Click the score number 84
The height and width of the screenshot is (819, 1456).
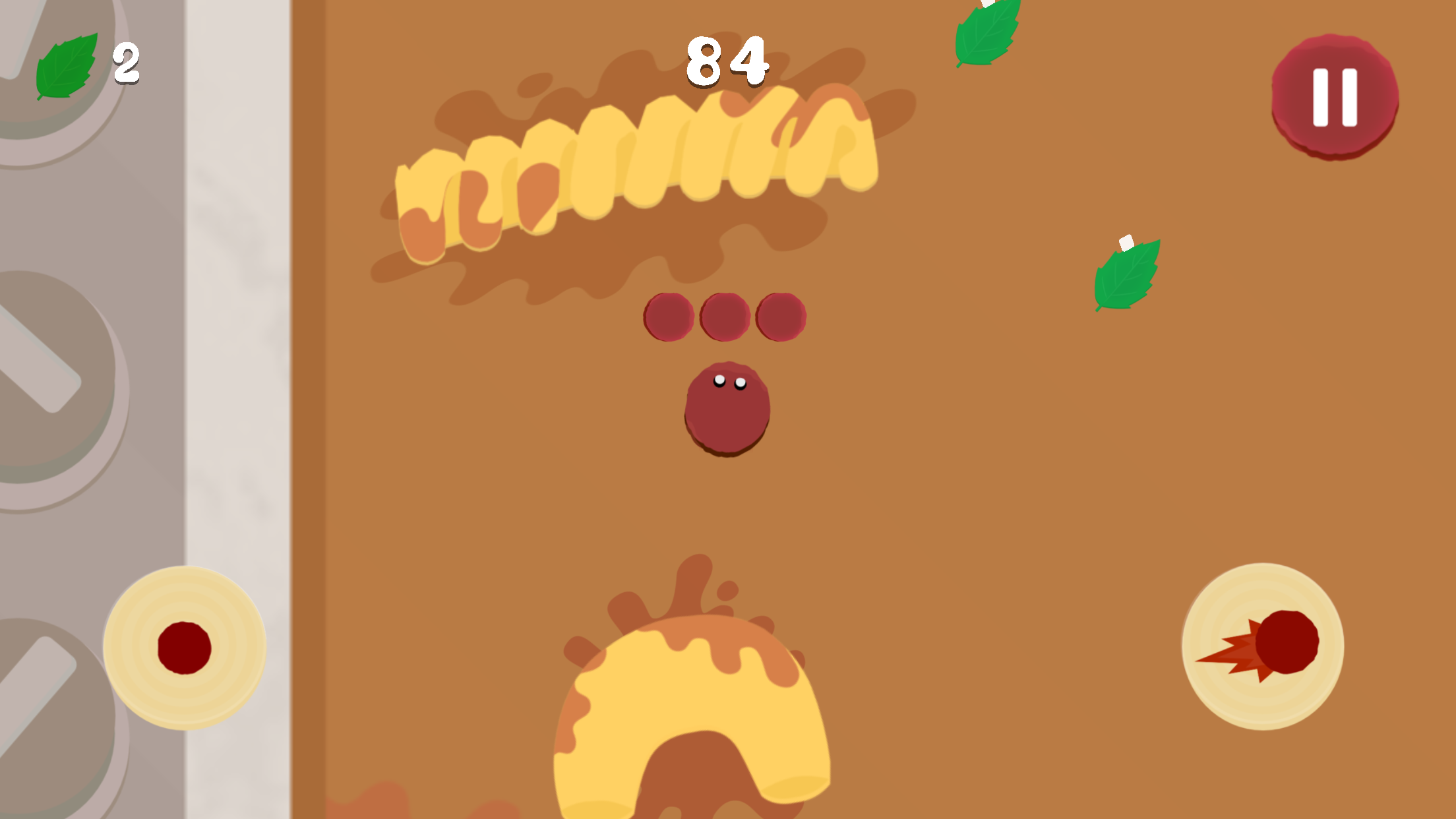pos(725,63)
